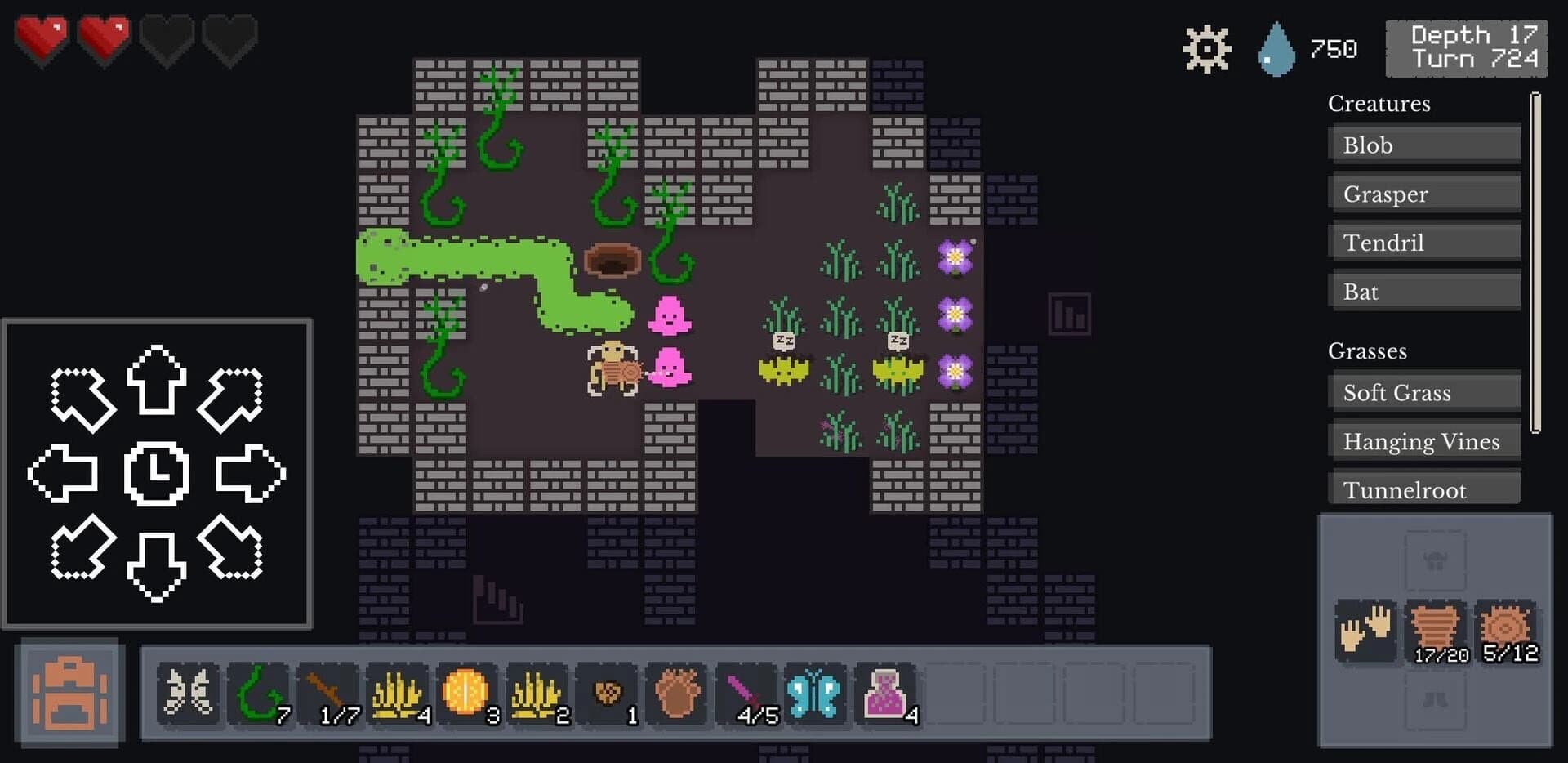This screenshot has height=763, width=1568.
Task: Select the bat wings in the hotbar
Action: point(188,694)
